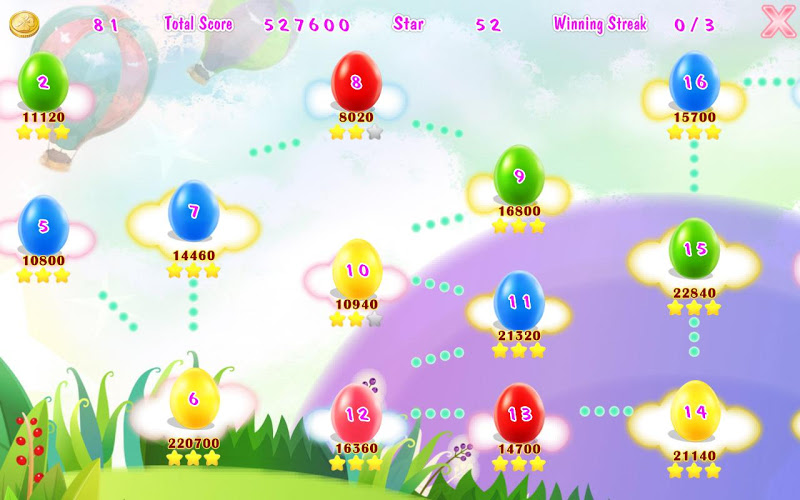The image size is (800, 500).
Task: Select level 2 green egg
Action: pyautogui.click(x=43, y=82)
